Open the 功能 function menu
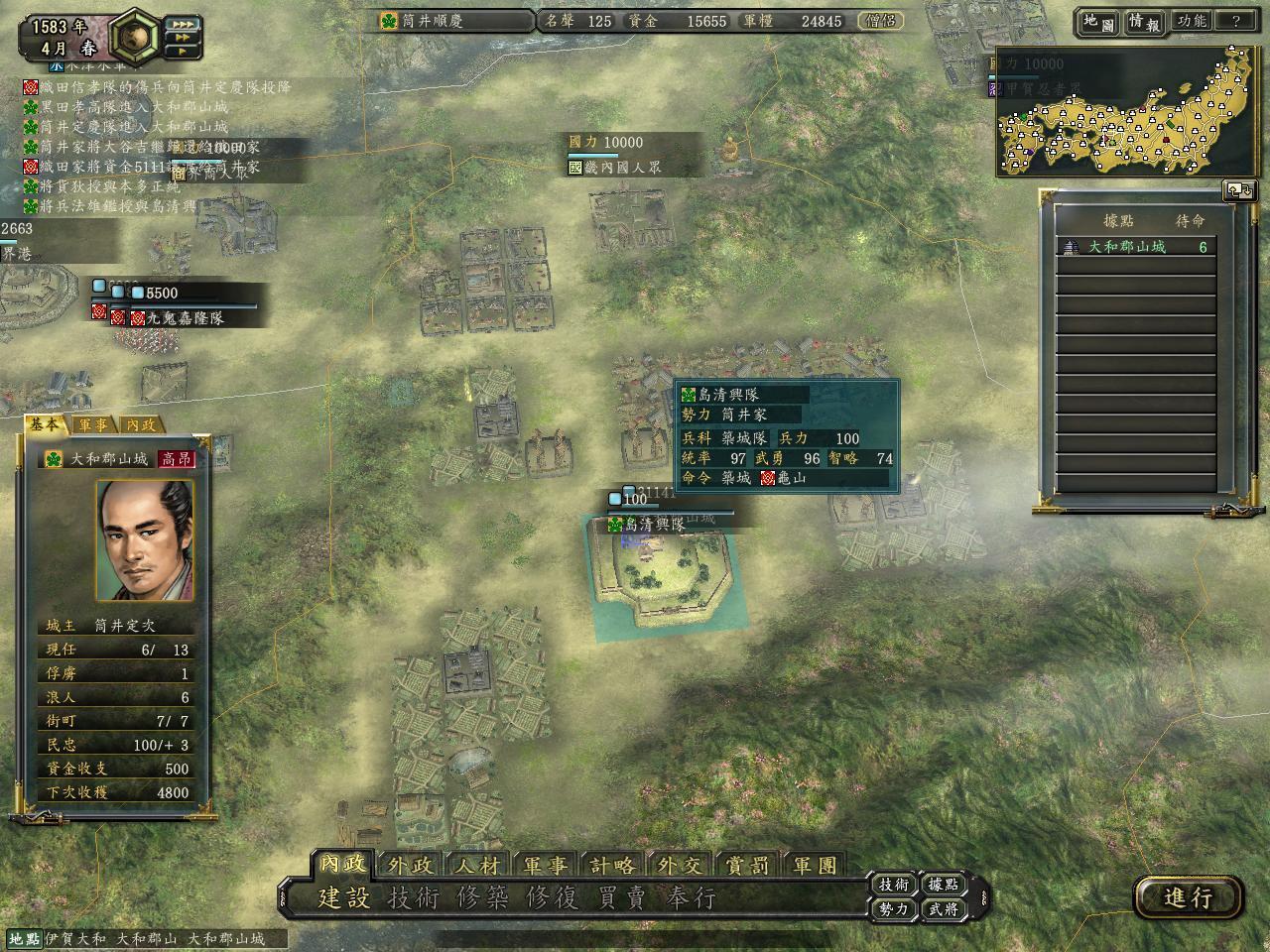This screenshot has width=1270, height=952. click(1191, 22)
